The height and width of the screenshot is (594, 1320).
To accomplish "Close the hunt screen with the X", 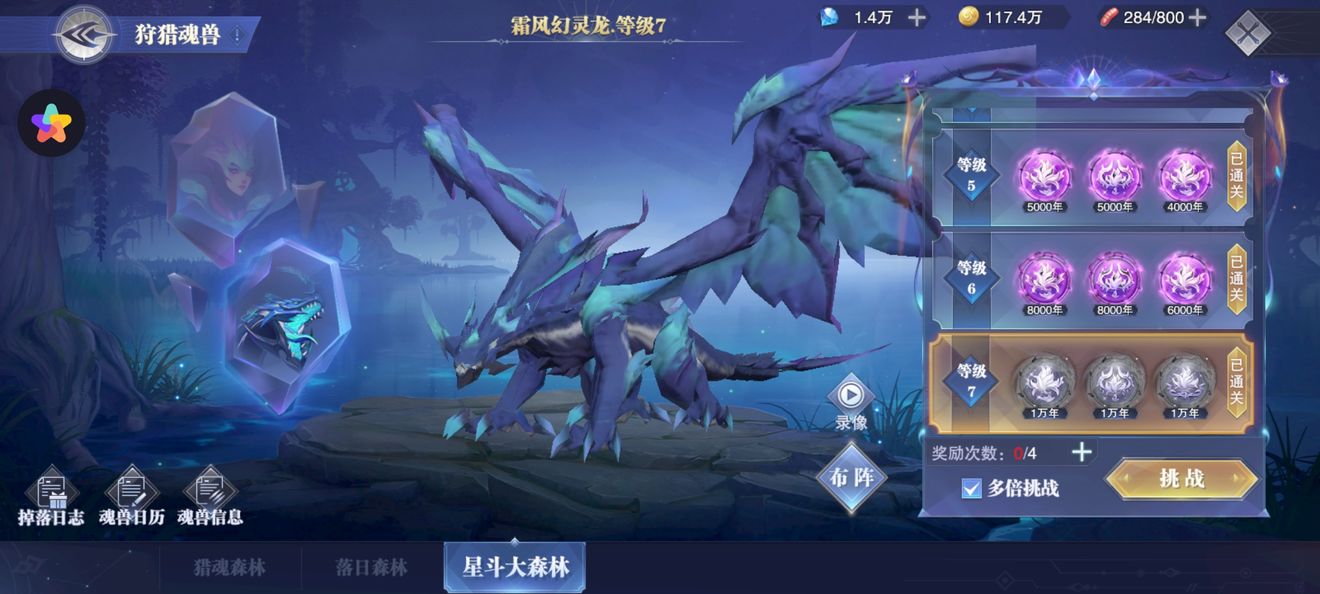I will pos(1247,35).
